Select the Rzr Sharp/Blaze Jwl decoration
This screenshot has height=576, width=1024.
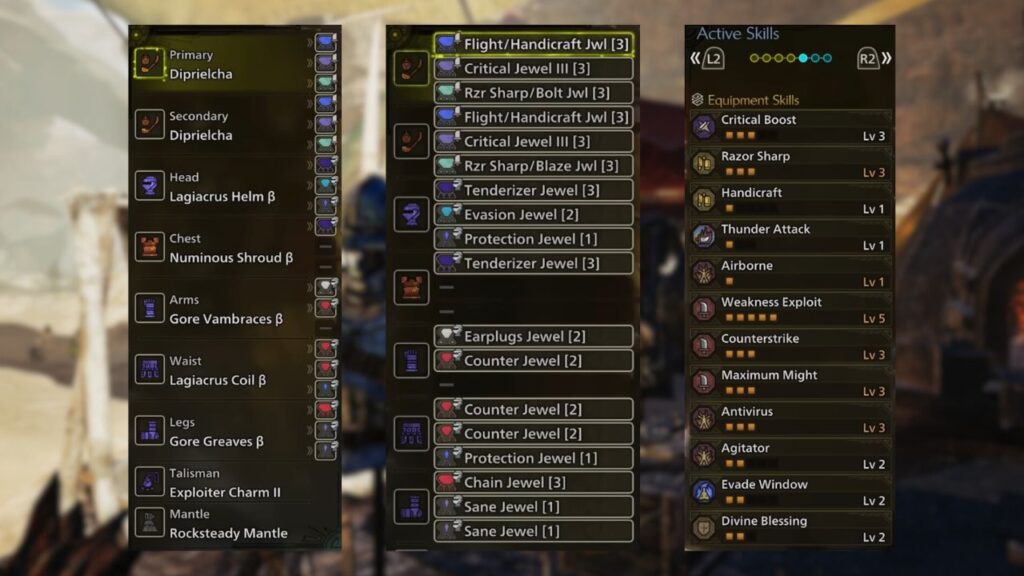pos(534,166)
